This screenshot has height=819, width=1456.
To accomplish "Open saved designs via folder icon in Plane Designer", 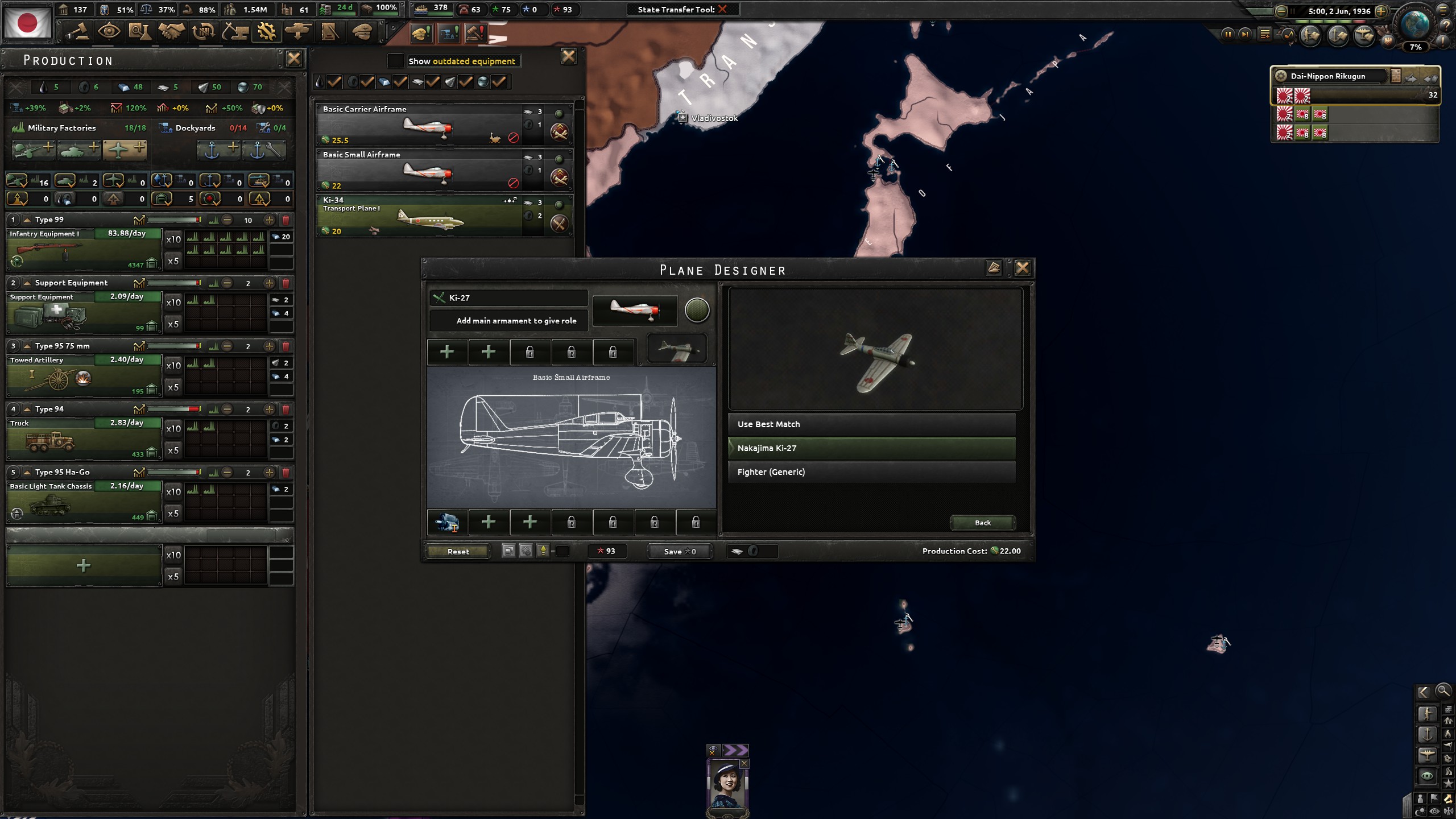I will pos(994,268).
